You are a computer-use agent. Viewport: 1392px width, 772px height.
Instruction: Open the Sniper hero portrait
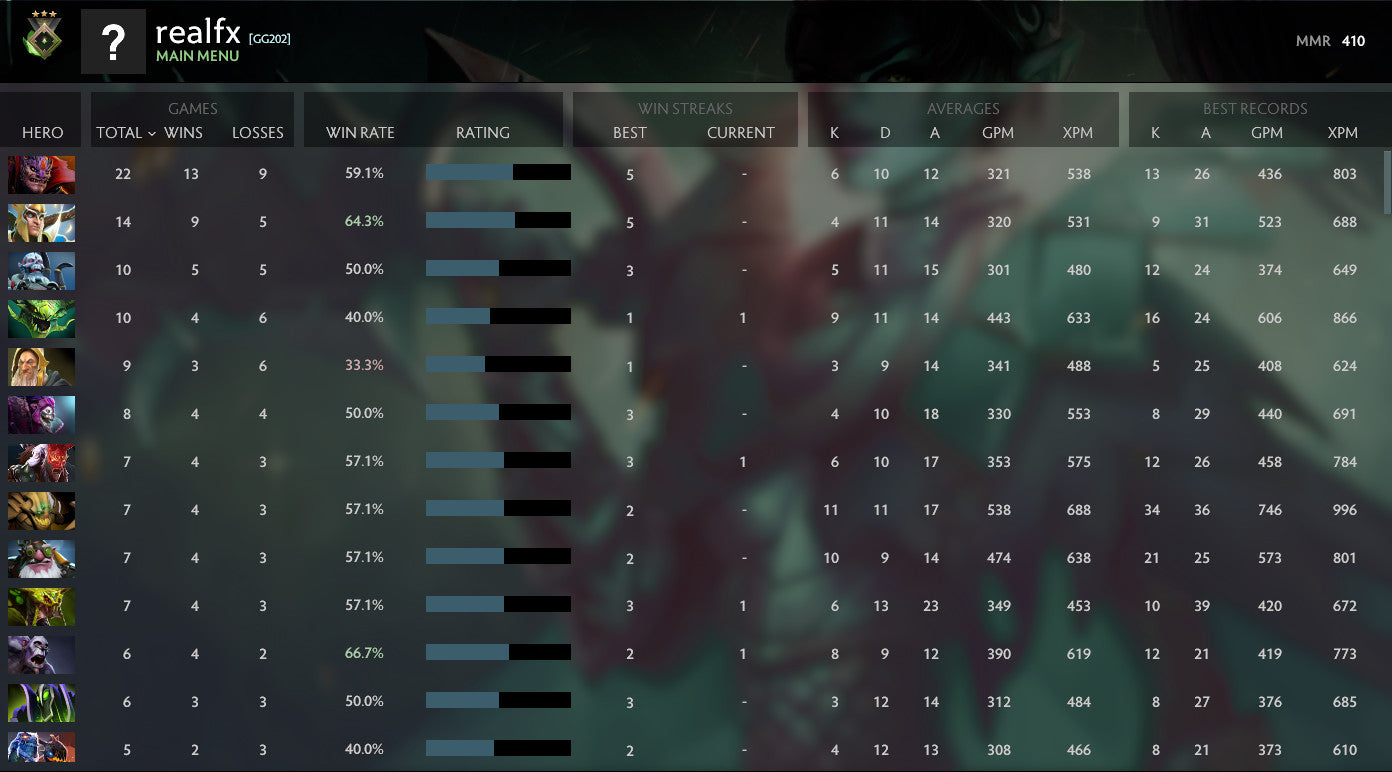[41, 558]
